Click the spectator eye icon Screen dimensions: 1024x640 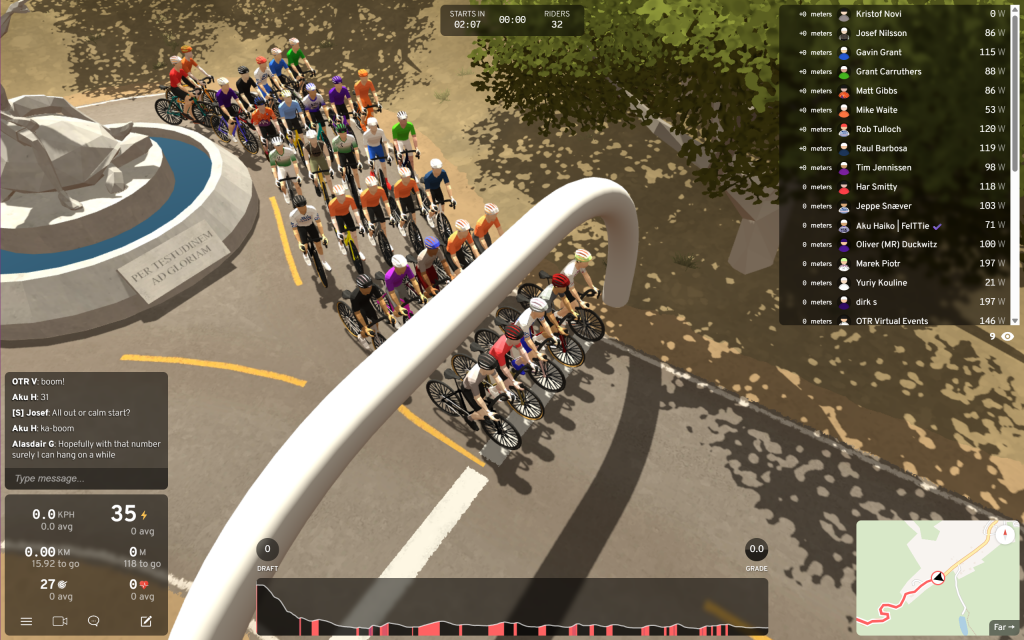(x=1008, y=337)
